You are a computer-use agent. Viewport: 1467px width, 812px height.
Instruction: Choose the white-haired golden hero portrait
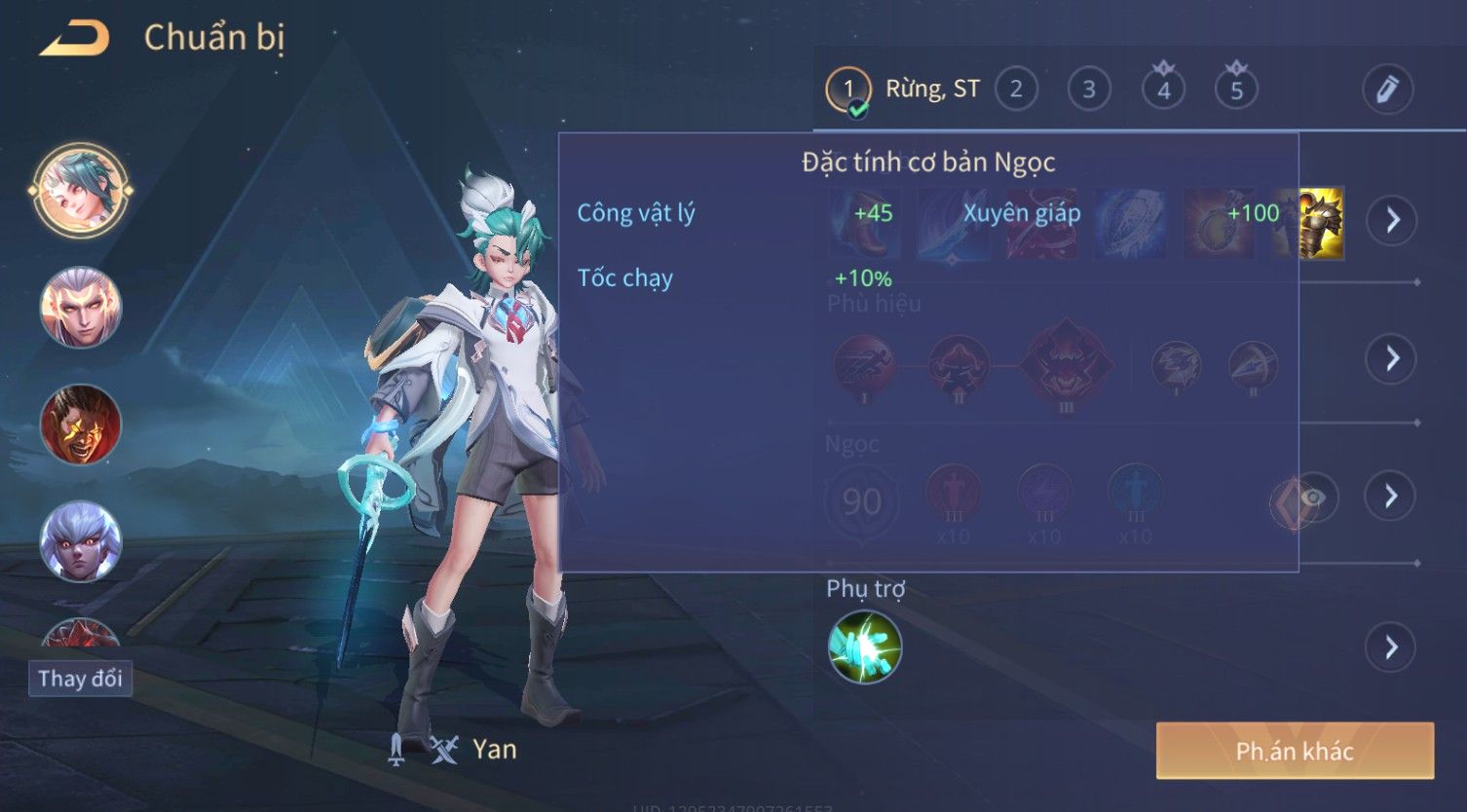[80, 308]
